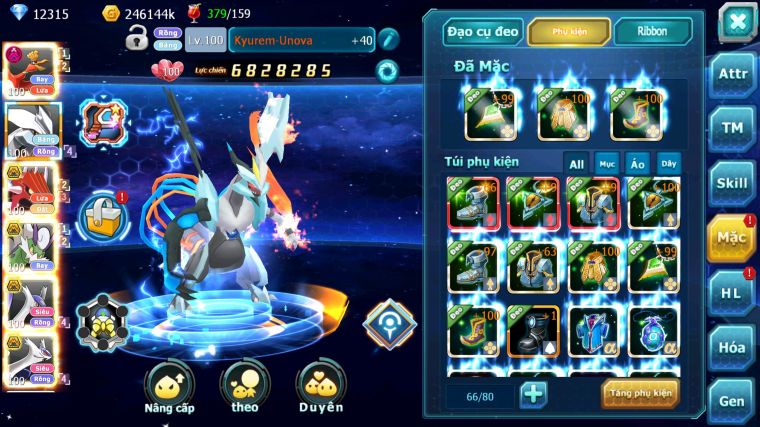Filter accessories by All
The height and width of the screenshot is (427, 760).
[x=576, y=163]
